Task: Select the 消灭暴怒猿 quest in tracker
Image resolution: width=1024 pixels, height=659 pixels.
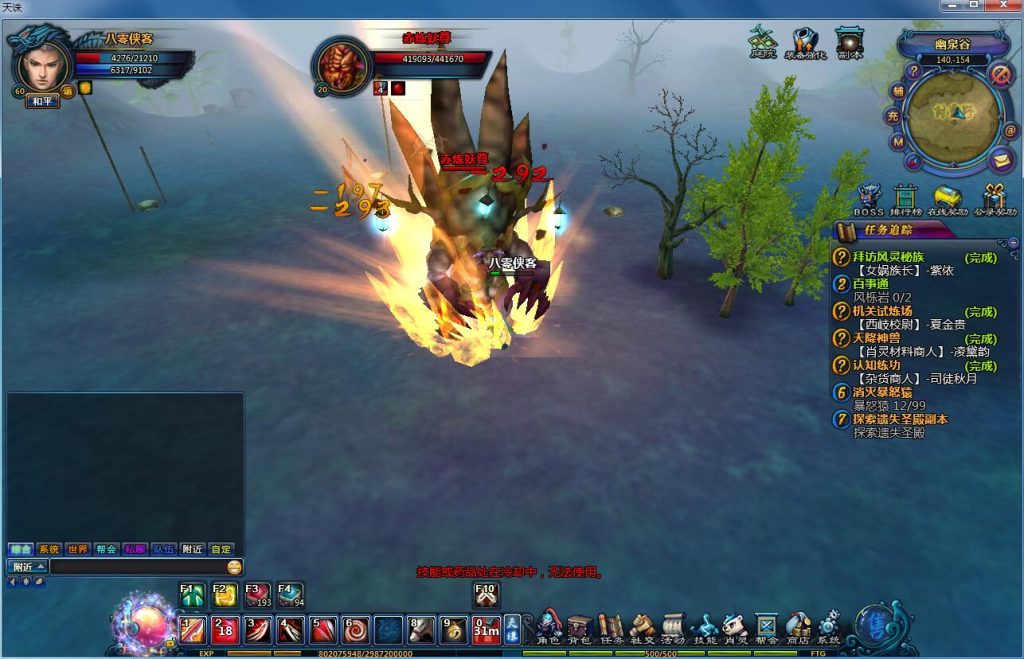Action: [x=886, y=393]
